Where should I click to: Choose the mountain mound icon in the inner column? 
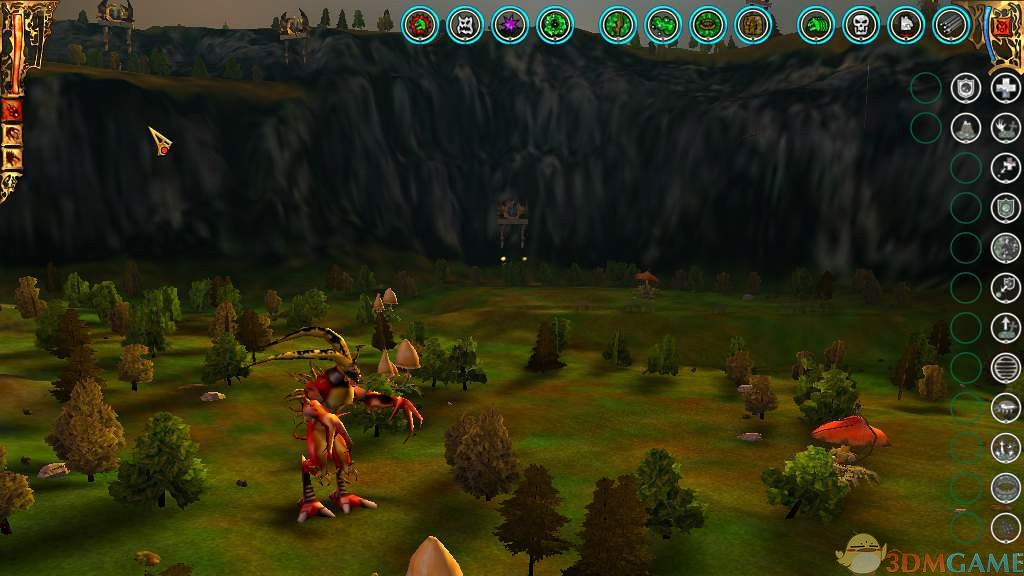point(965,128)
